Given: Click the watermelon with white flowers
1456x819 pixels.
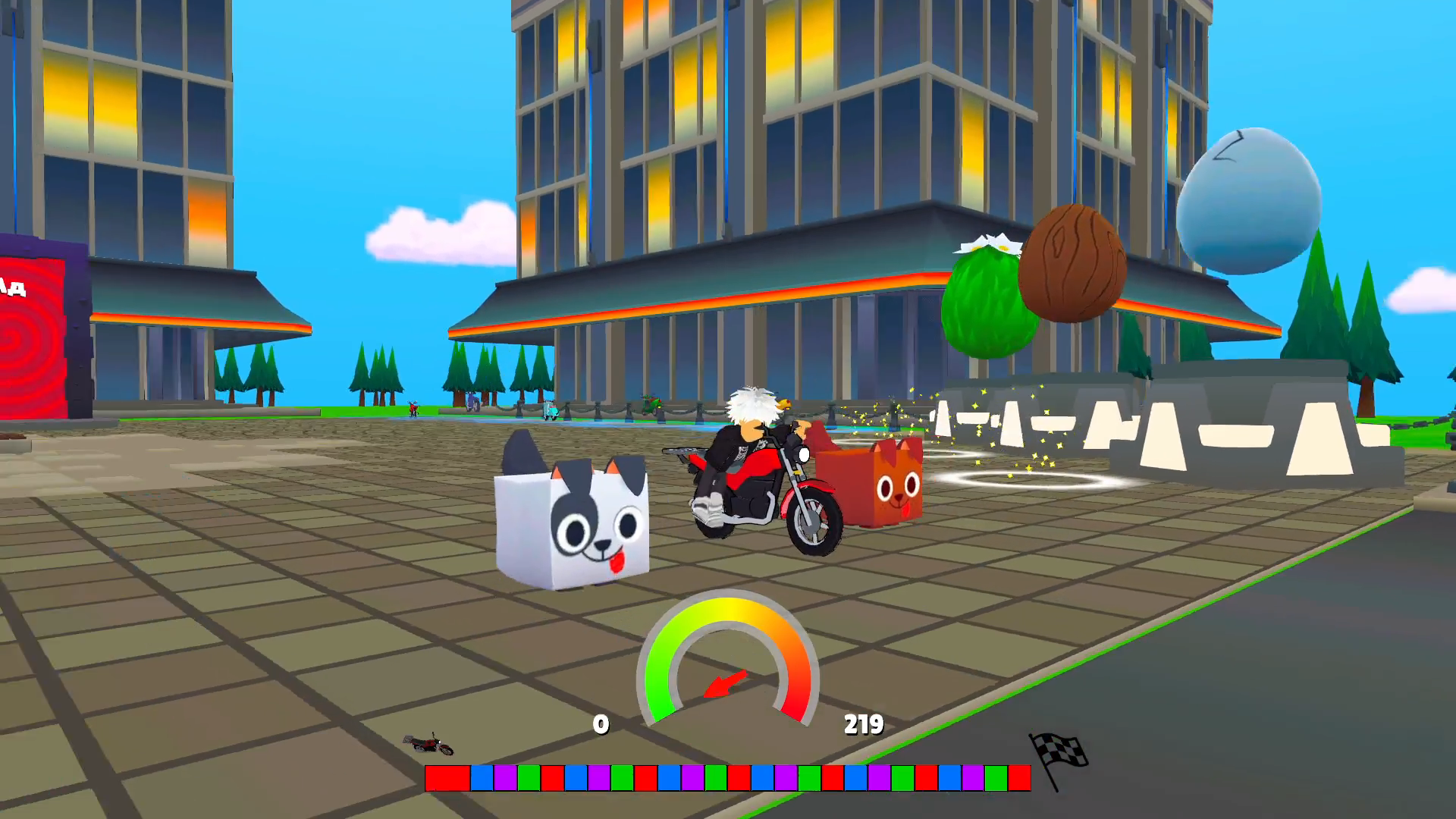Looking at the screenshot, I should (x=987, y=303).
